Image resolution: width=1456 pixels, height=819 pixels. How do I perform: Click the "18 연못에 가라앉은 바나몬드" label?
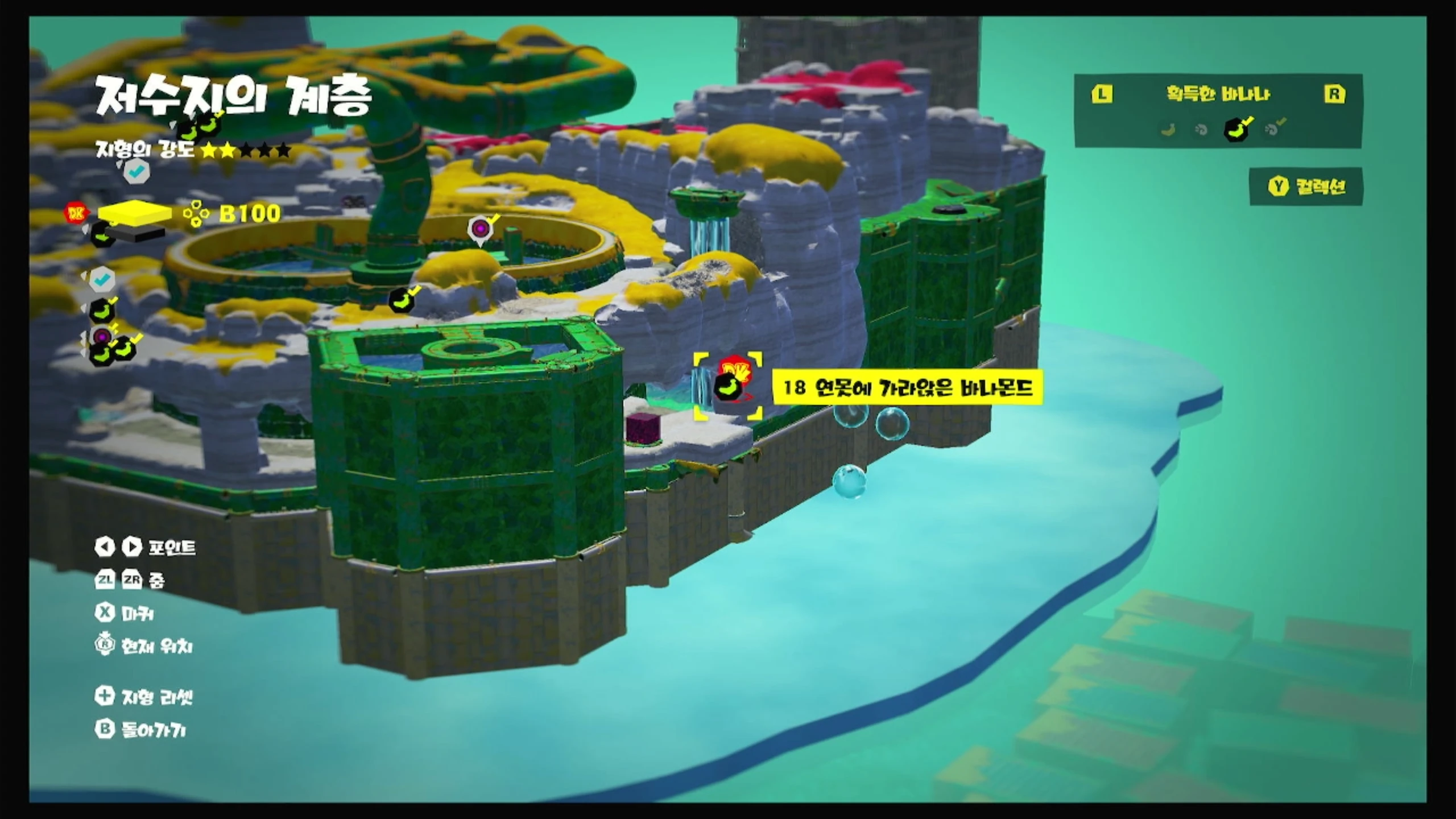coord(907,388)
